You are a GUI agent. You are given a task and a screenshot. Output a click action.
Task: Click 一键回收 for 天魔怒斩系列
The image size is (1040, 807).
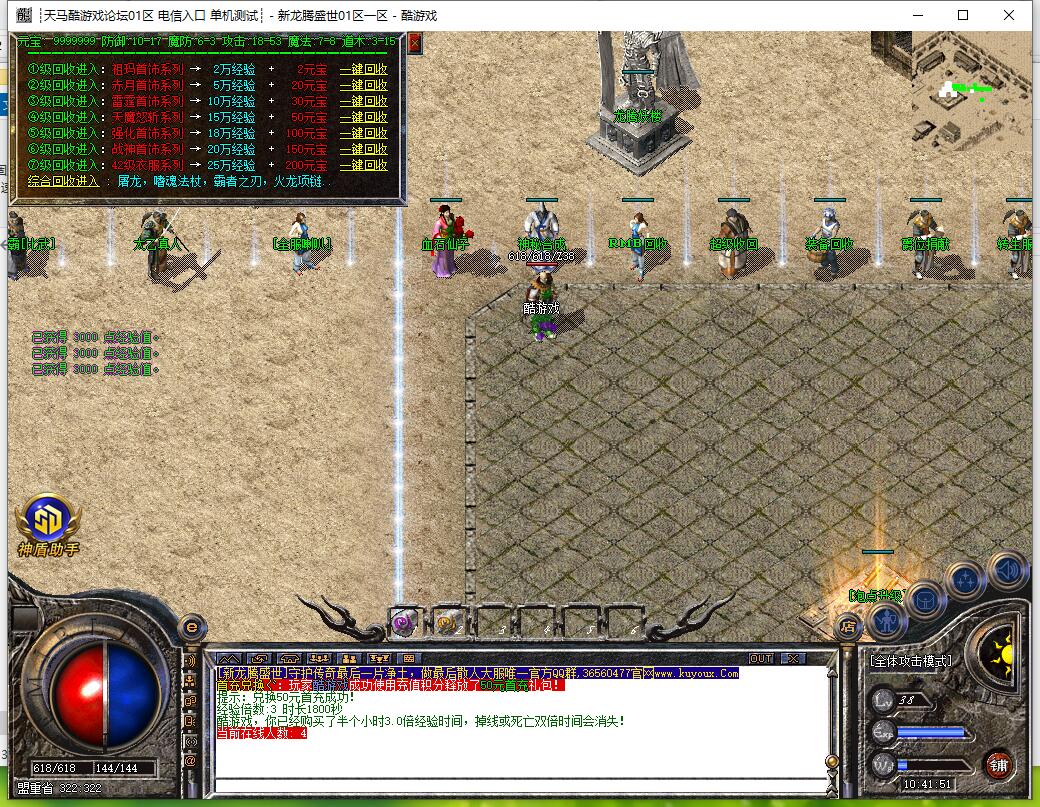(x=363, y=117)
